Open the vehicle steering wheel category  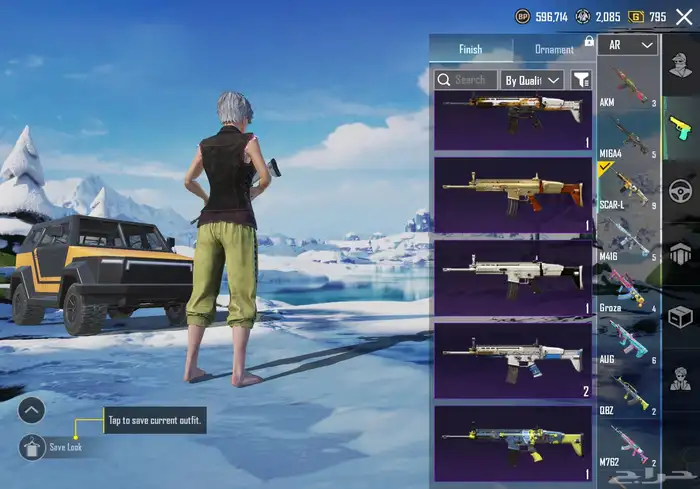681,190
